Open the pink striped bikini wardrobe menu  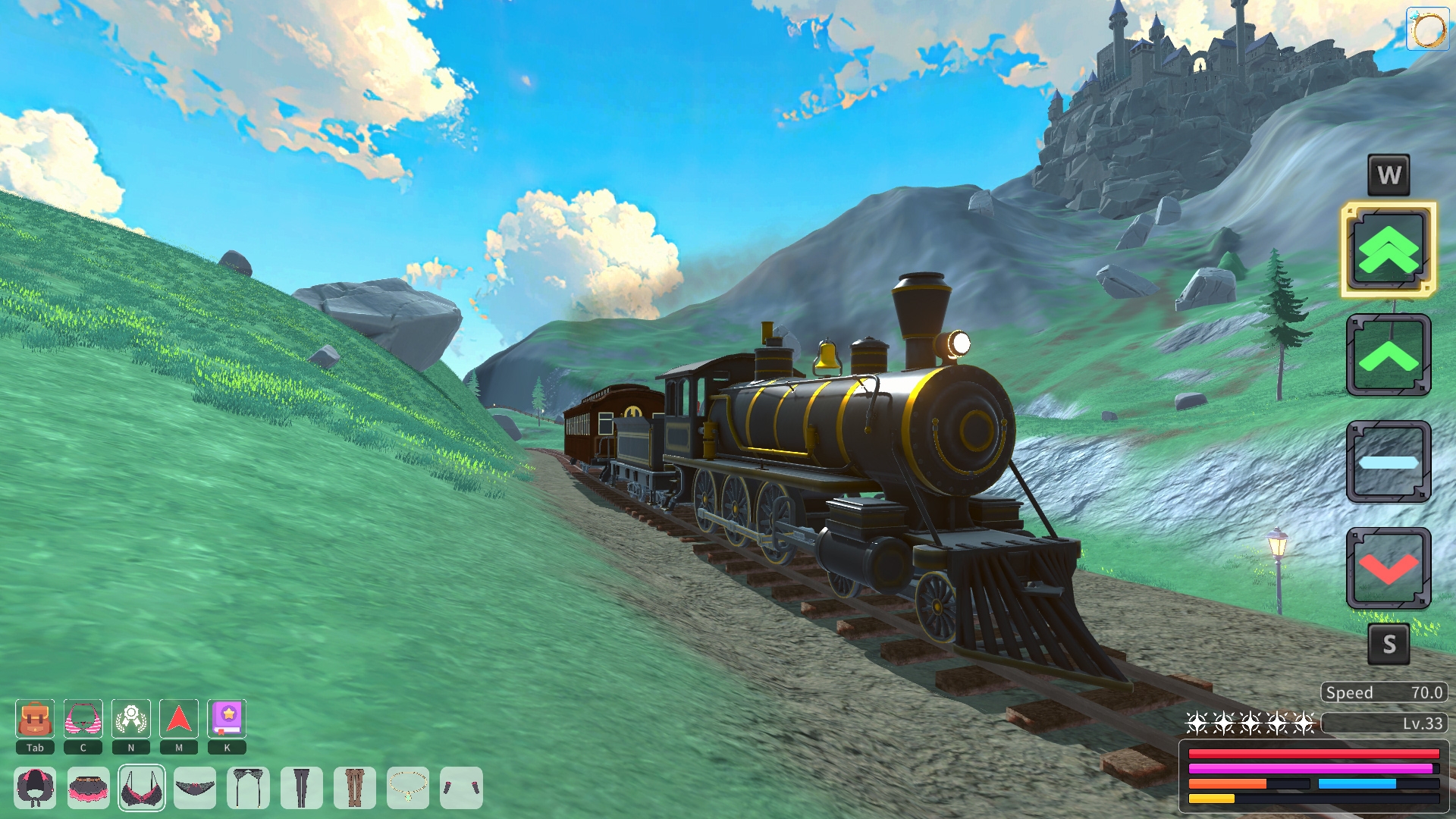(83, 719)
